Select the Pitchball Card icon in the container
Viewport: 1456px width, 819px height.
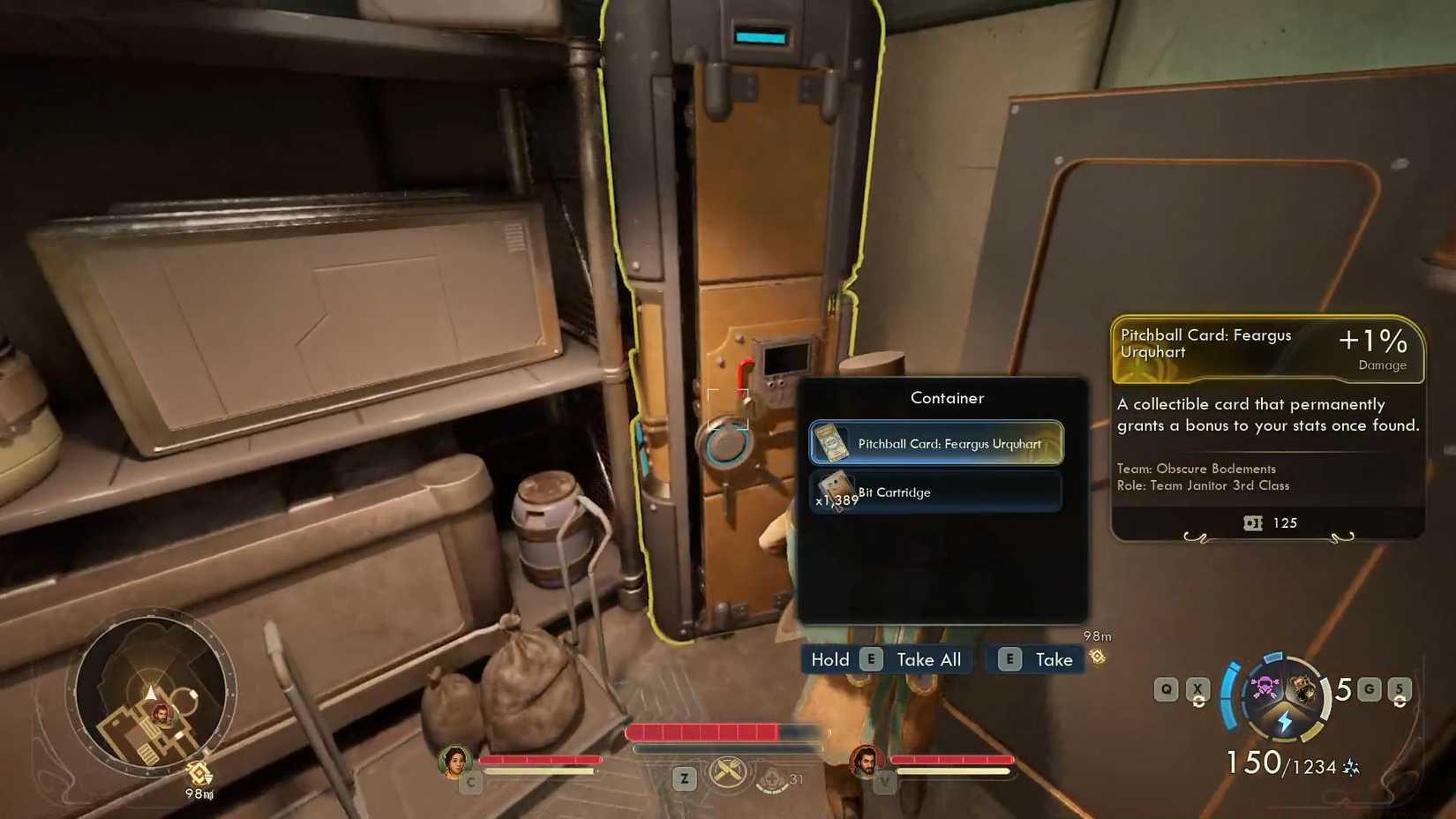coord(832,443)
